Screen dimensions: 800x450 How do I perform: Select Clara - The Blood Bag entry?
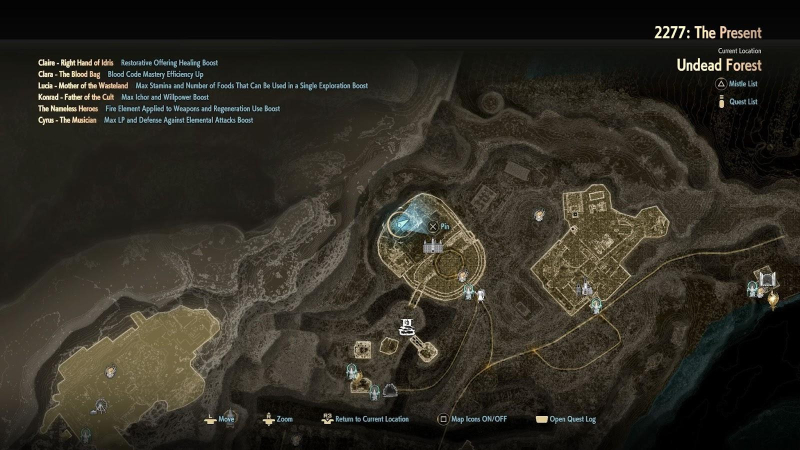click(x=68, y=74)
